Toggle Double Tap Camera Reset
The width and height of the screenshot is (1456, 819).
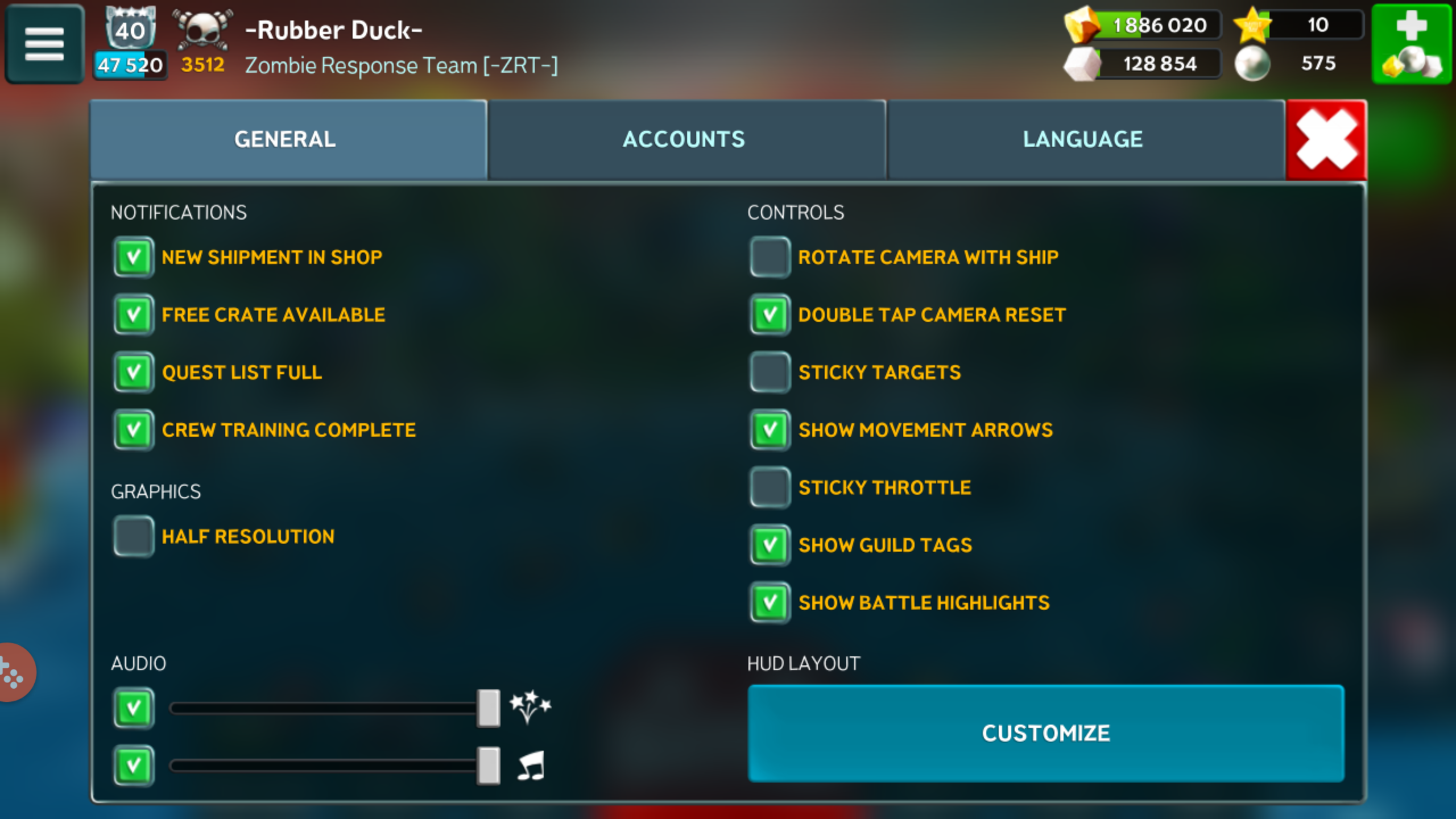770,315
